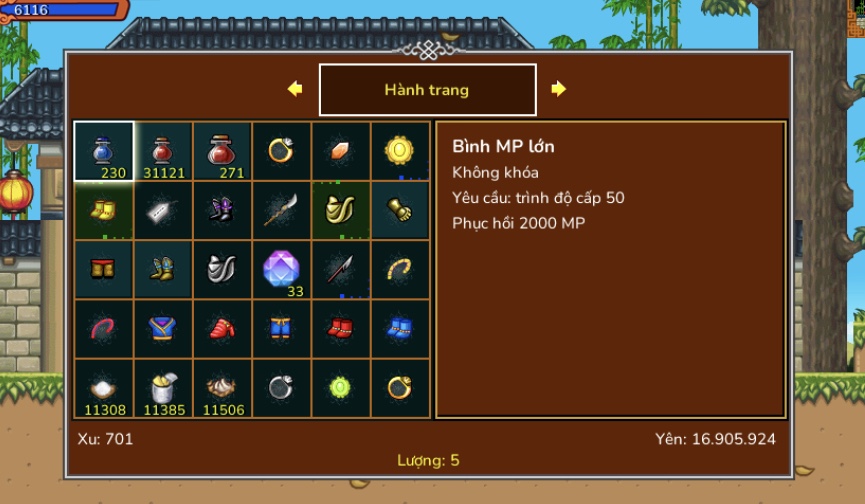Image resolution: width=865 pixels, height=504 pixels.
Task: Select the tin can stack of 11385
Action: [x=163, y=388]
